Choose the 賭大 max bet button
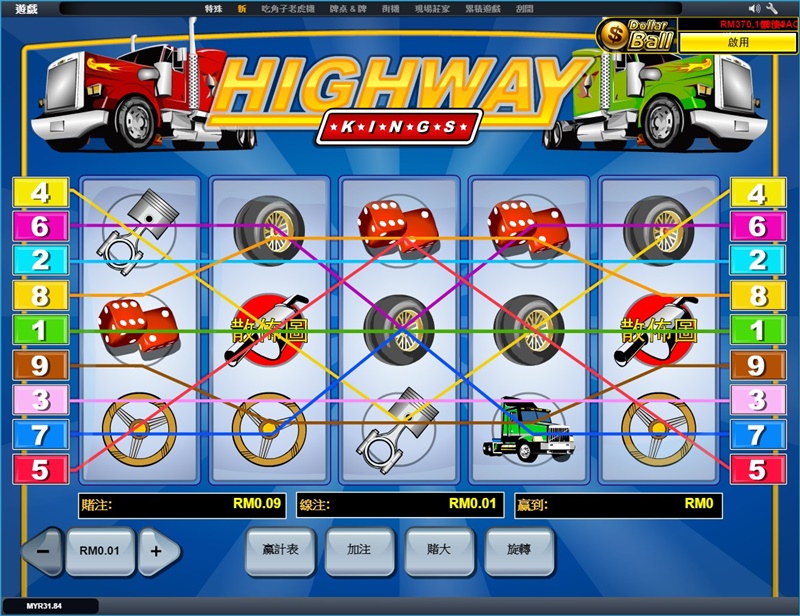This screenshot has height=616, width=800. pyautogui.click(x=439, y=549)
